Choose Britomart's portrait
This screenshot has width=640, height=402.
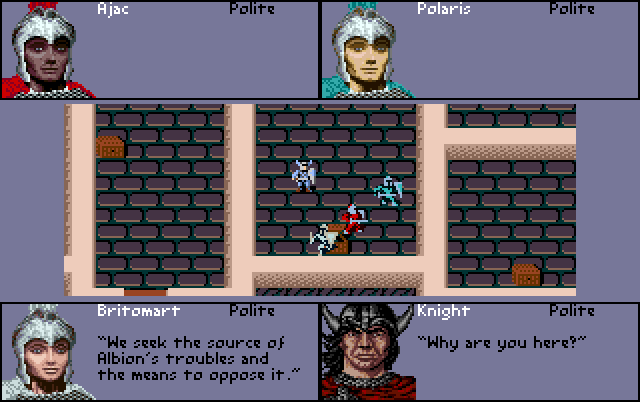click(x=46, y=353)
